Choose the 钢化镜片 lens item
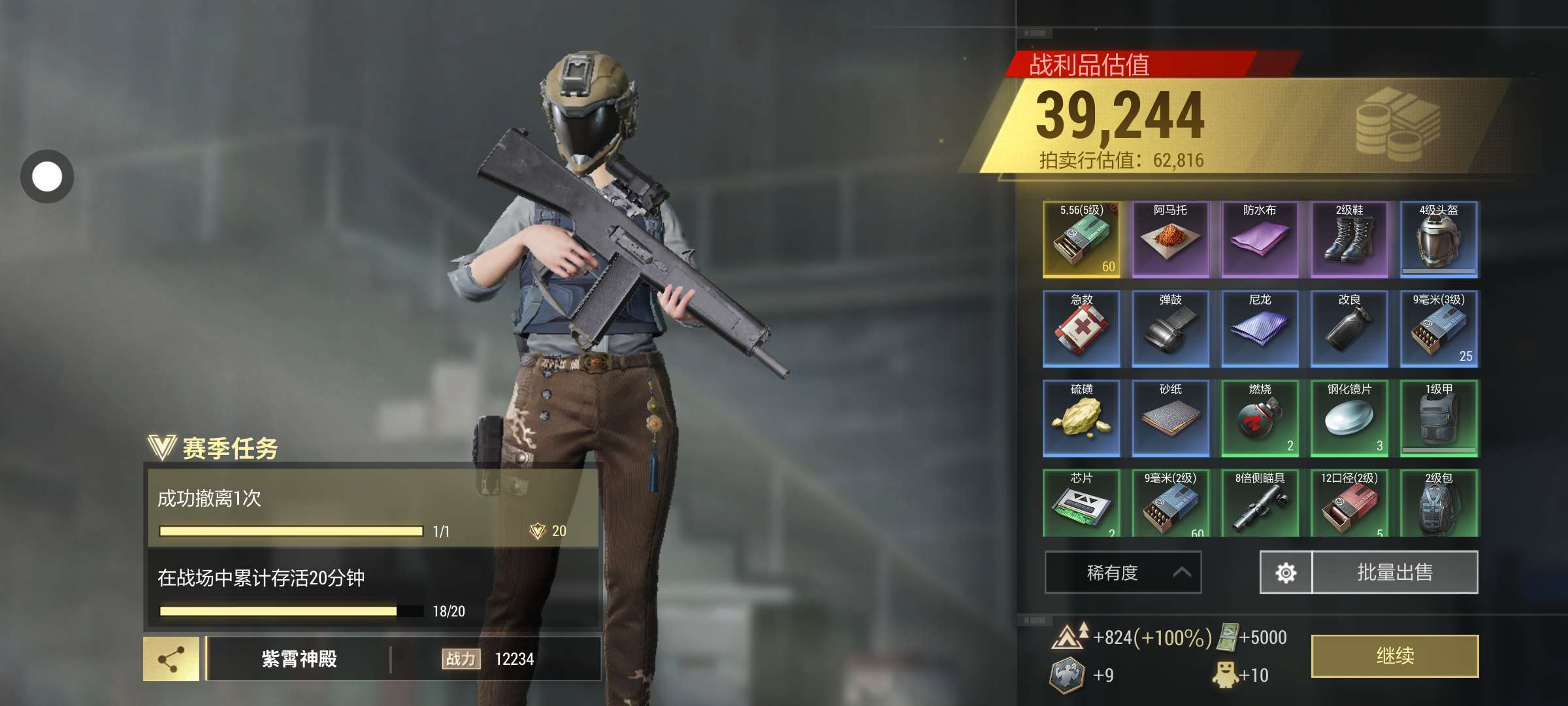The height and width of the screenshot is (706, 1568). pos(1349,418)
